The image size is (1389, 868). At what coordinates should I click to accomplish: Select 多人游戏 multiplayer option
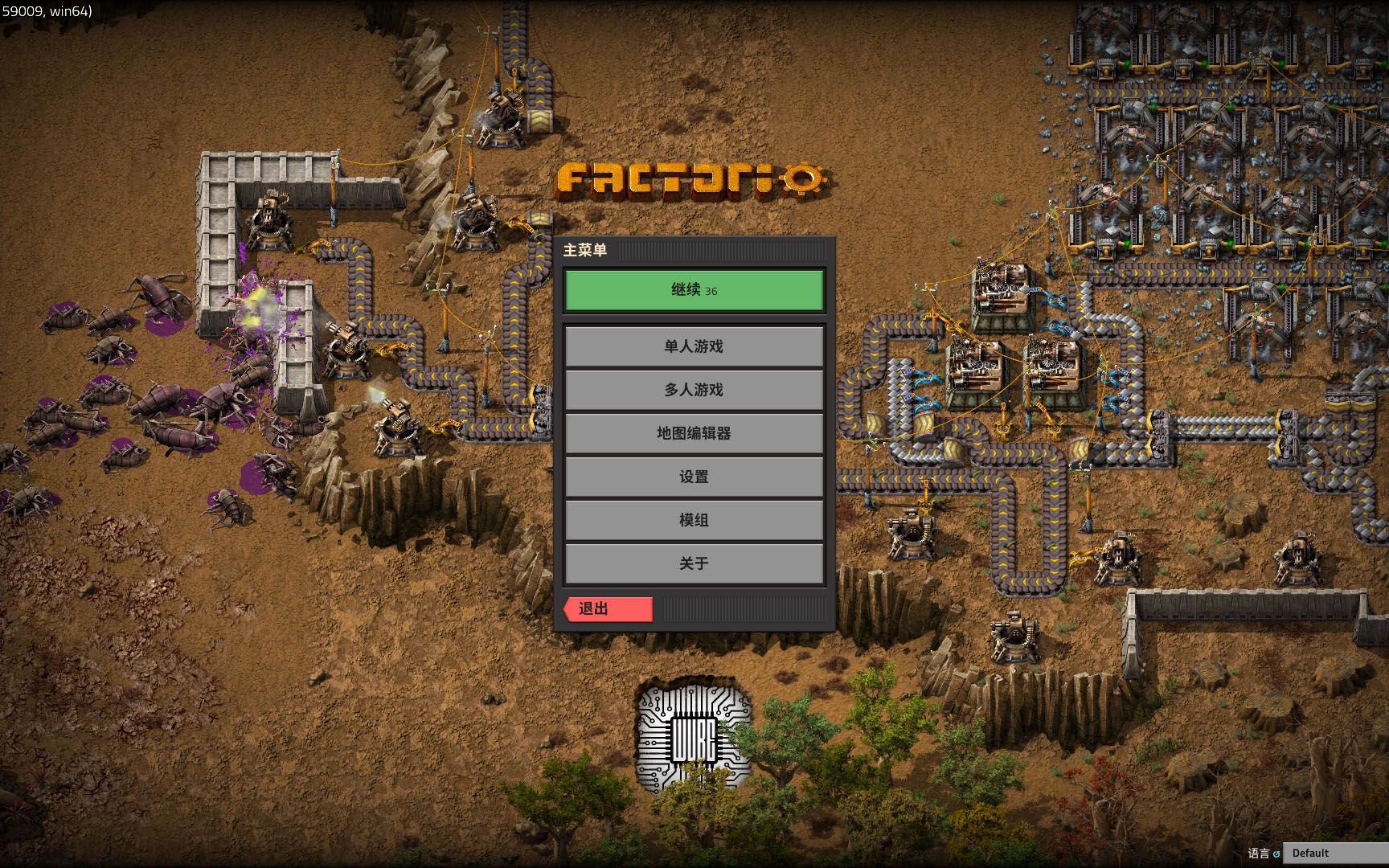[x=694, y=390]
